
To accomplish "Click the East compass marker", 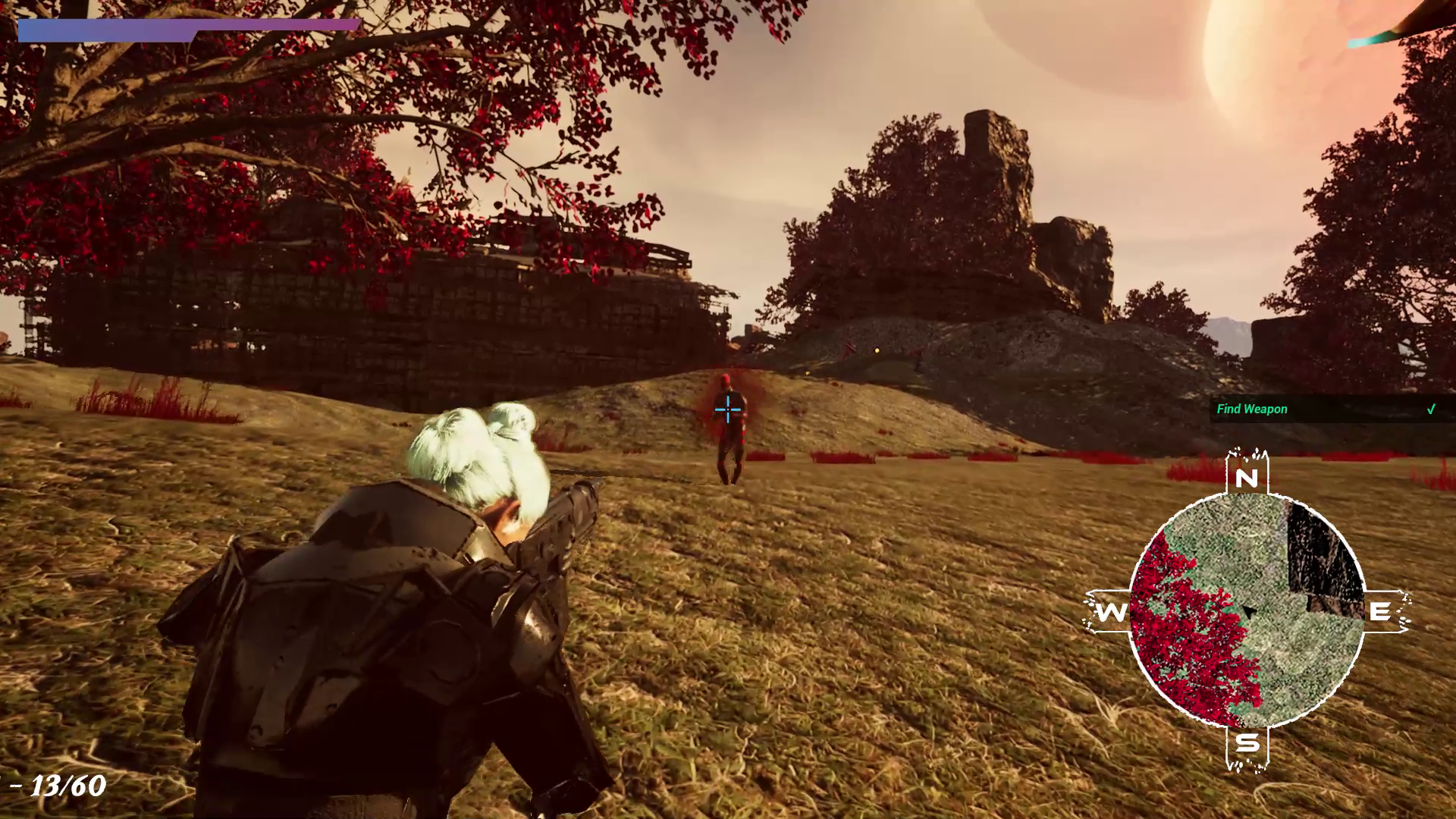I will (x=1382, y=610).
